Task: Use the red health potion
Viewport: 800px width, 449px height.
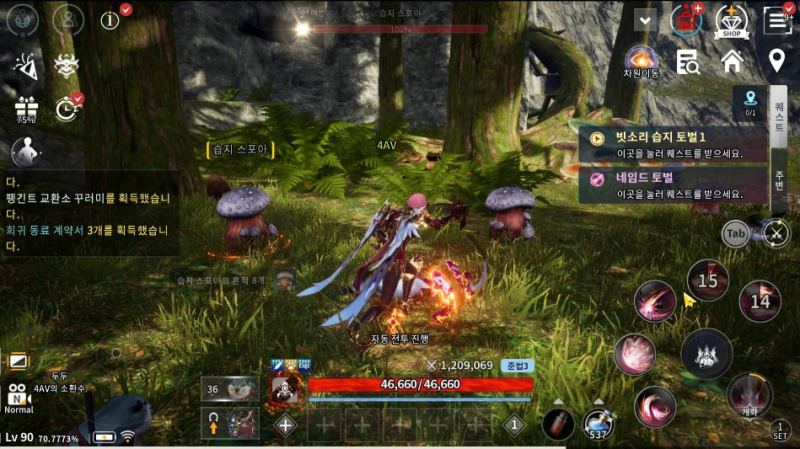Action: pos(558,423)
